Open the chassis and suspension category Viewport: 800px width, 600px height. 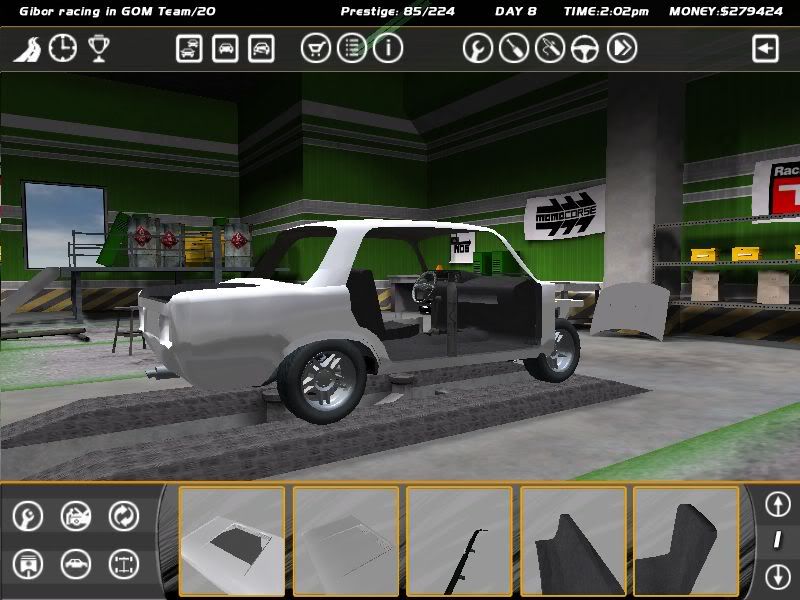[124, 564]
